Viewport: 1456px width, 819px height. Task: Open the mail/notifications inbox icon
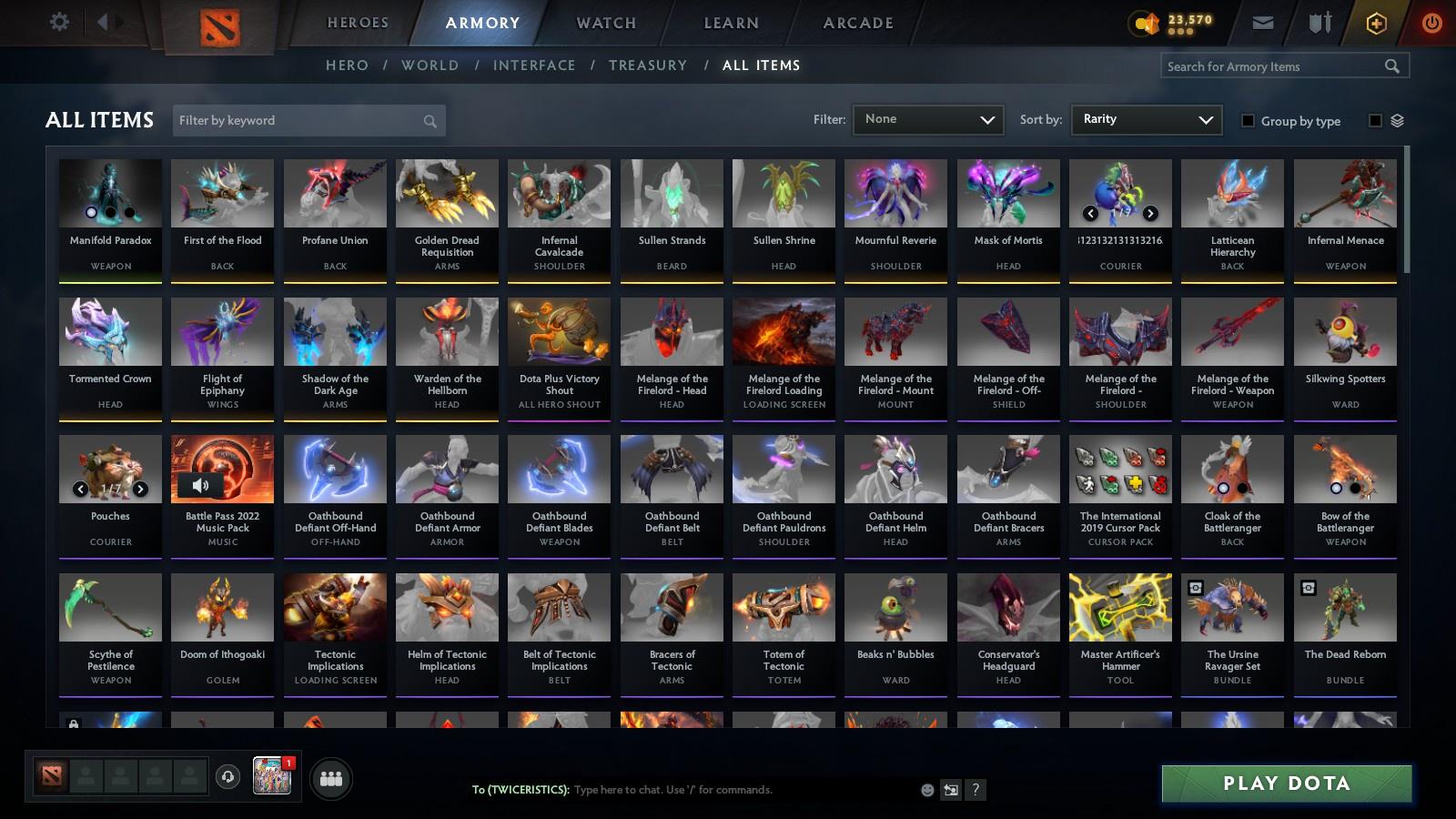[1264, 22]
